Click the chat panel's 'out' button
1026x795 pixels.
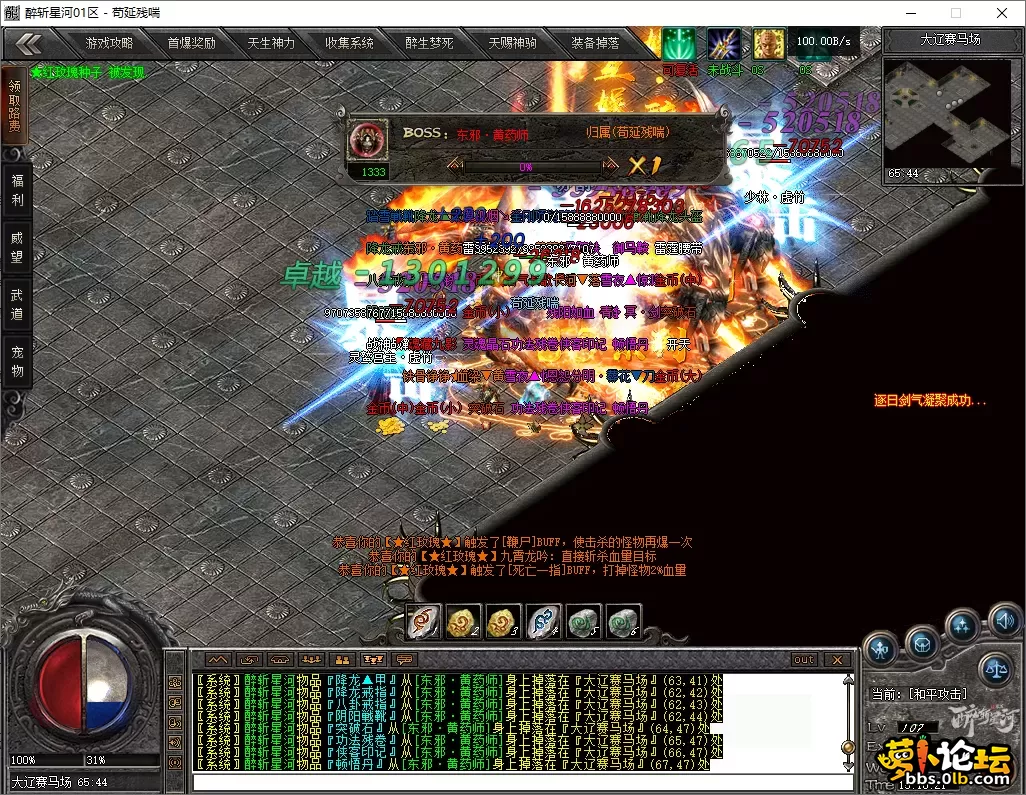pos(804,660)
